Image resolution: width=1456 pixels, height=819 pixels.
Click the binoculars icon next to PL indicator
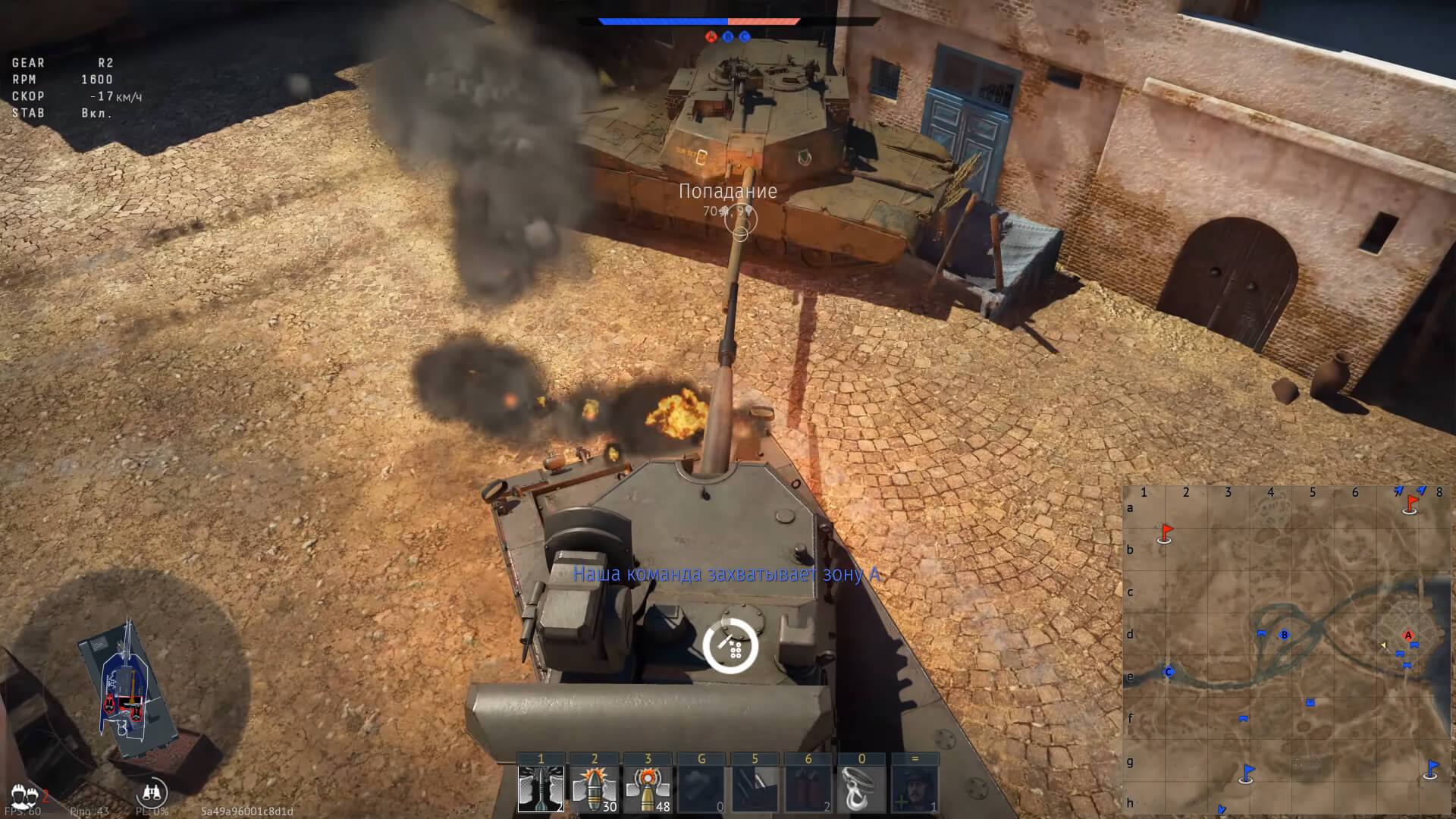pyautogui.click(x=152, y=793)
